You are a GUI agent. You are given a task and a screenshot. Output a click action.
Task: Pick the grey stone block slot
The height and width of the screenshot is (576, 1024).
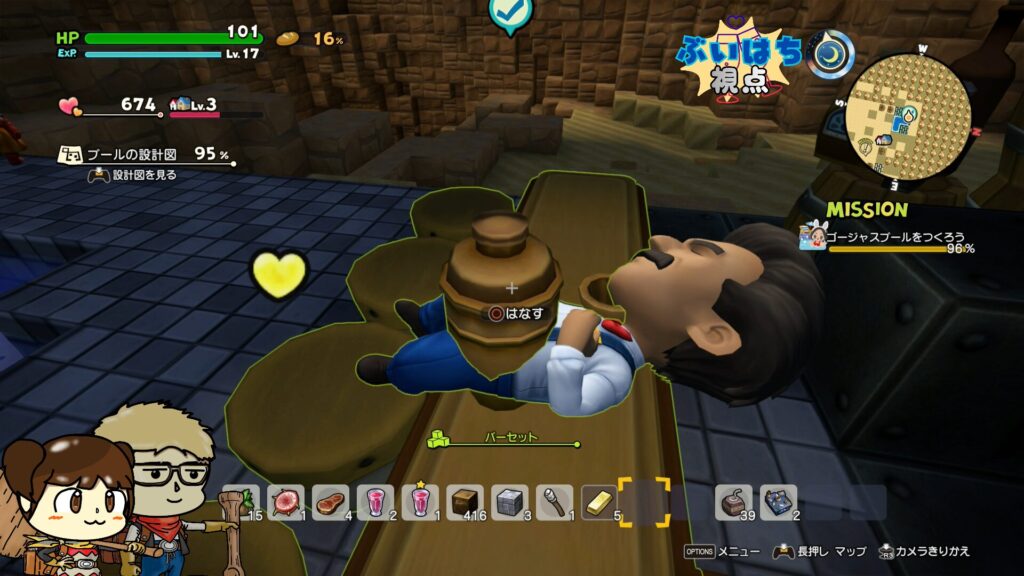point(510,501)
